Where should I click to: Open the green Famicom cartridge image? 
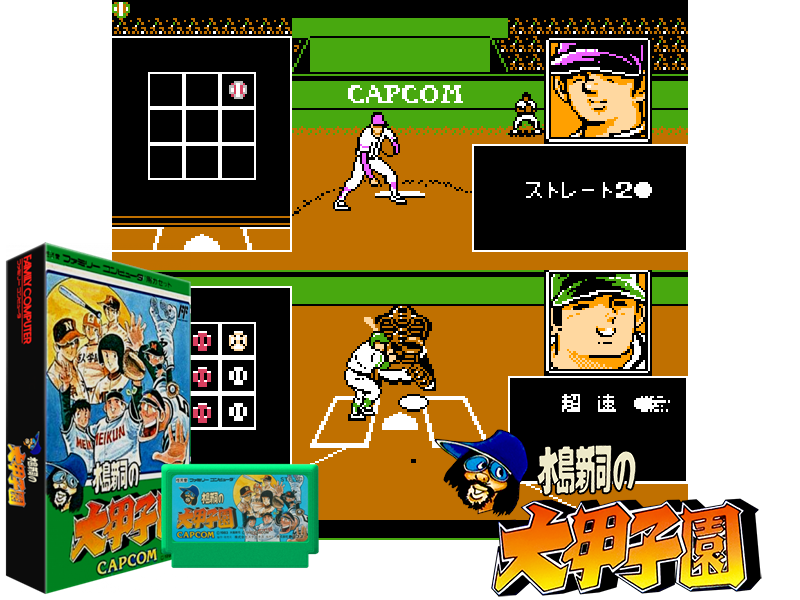coord(241,515)
